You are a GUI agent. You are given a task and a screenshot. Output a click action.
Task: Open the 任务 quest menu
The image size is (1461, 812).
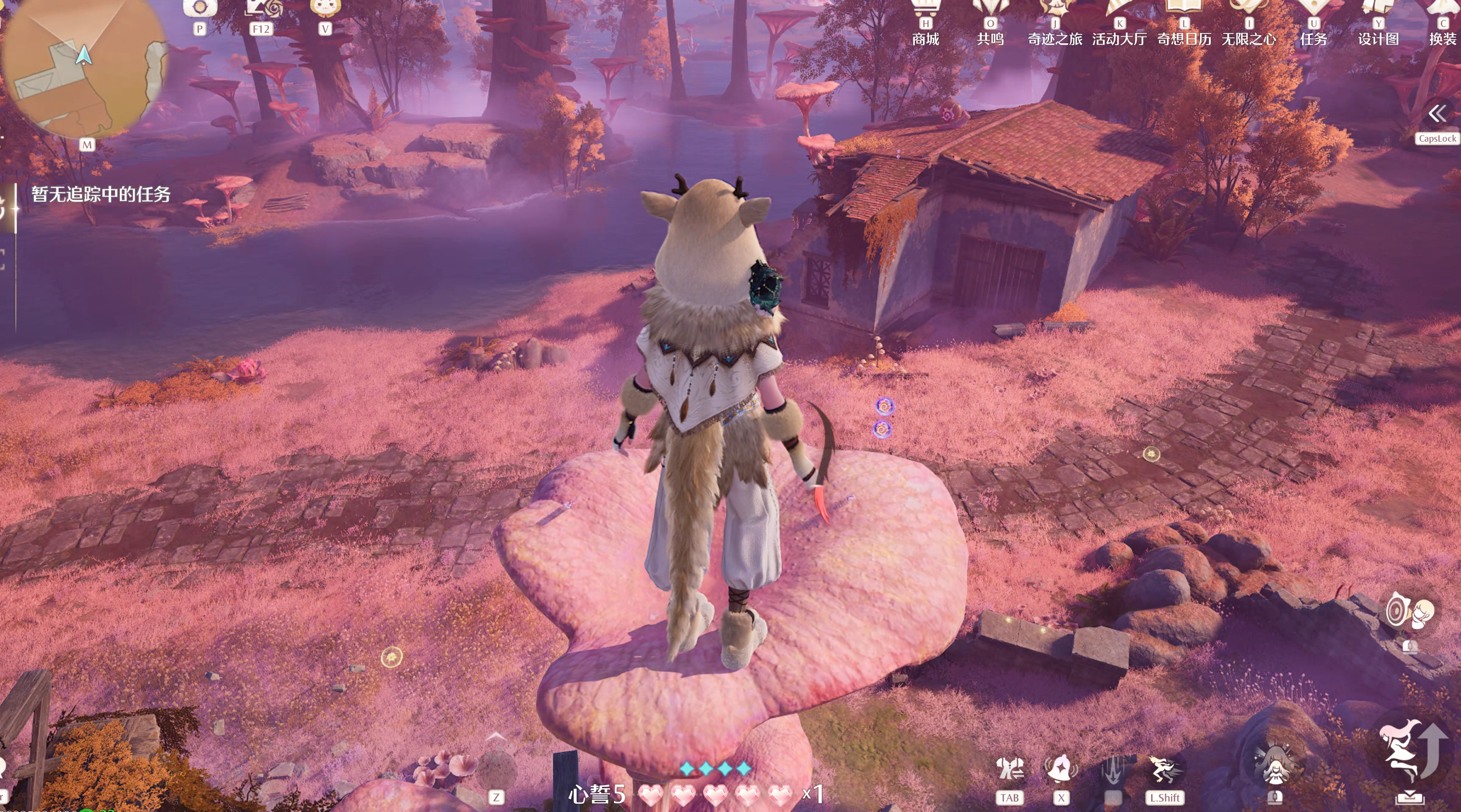click(x=1314, y=23)
